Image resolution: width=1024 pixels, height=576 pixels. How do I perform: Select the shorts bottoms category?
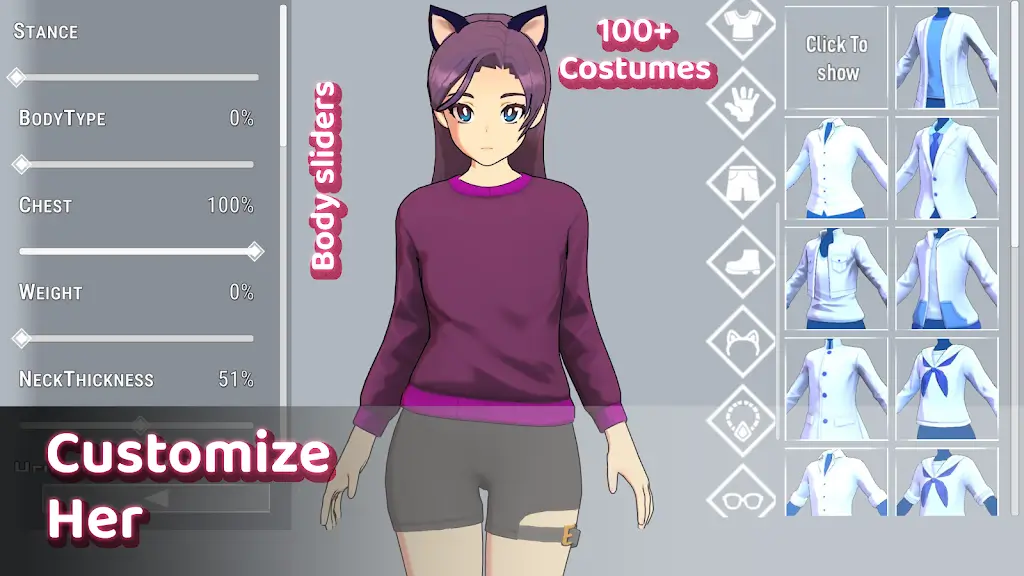(x=742, y=181)
